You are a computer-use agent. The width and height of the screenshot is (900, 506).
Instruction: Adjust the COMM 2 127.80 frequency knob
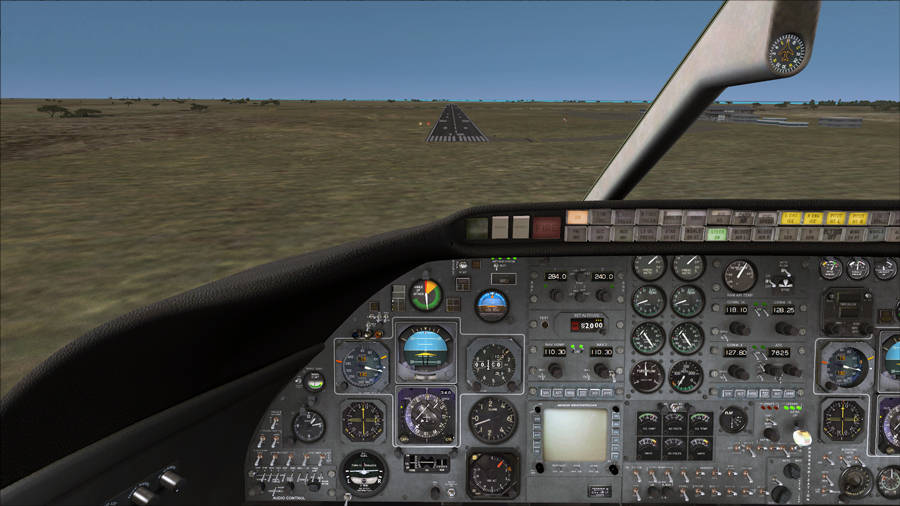point(738,371)
